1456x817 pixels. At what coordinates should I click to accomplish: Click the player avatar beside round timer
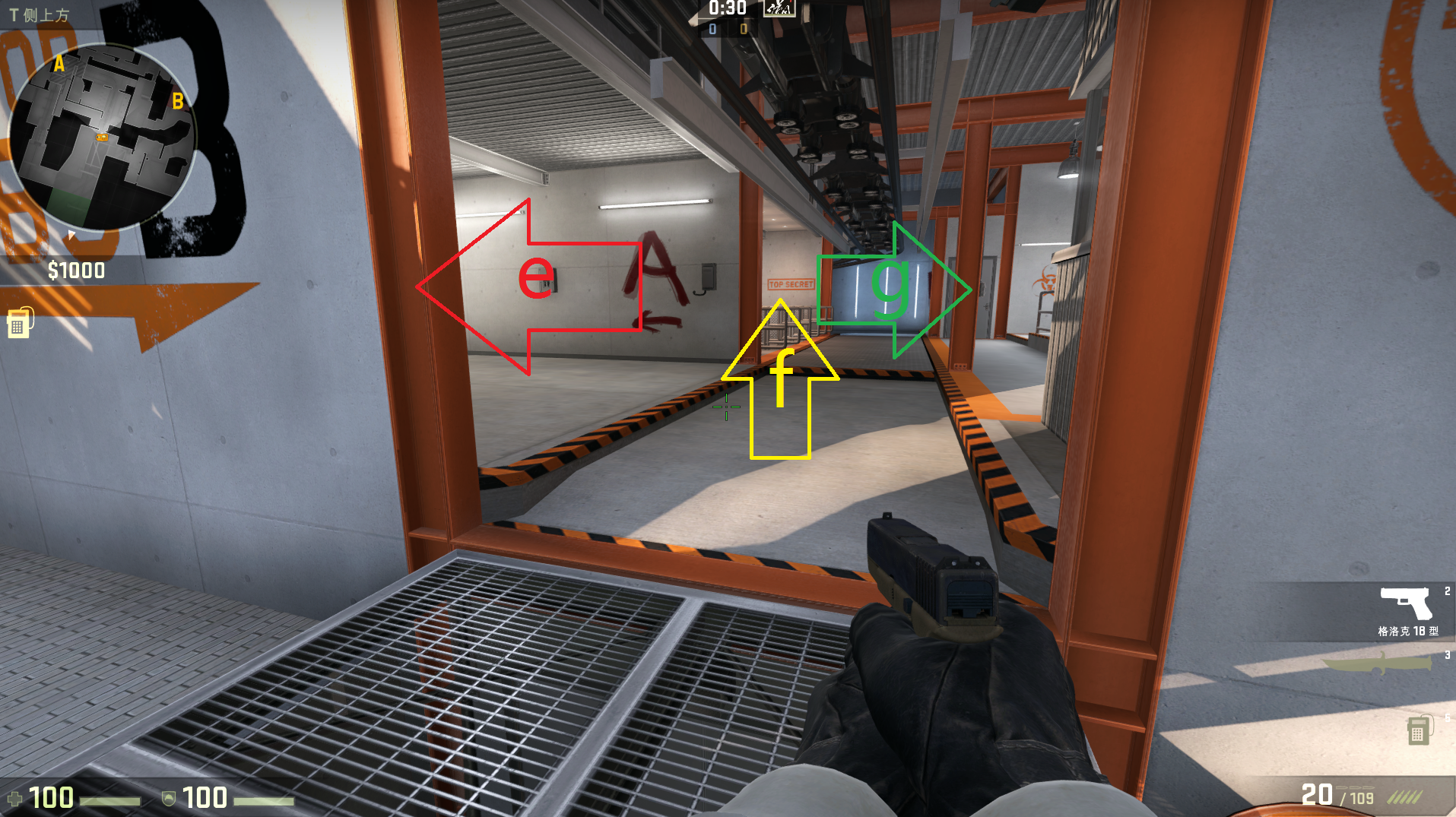pyautogui.click(x=779, y=8)
